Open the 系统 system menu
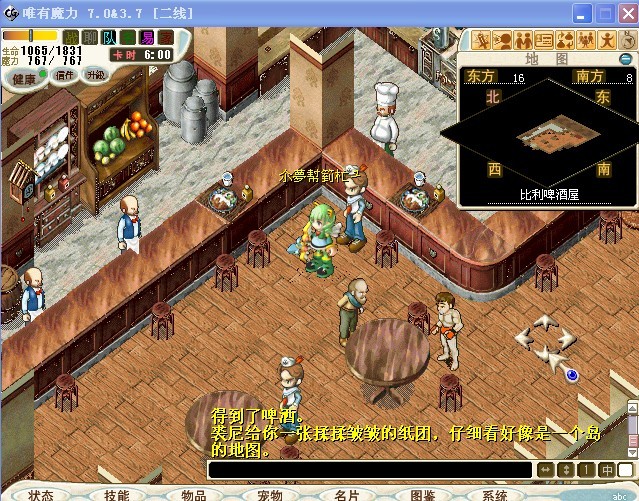 click(495, 494)
